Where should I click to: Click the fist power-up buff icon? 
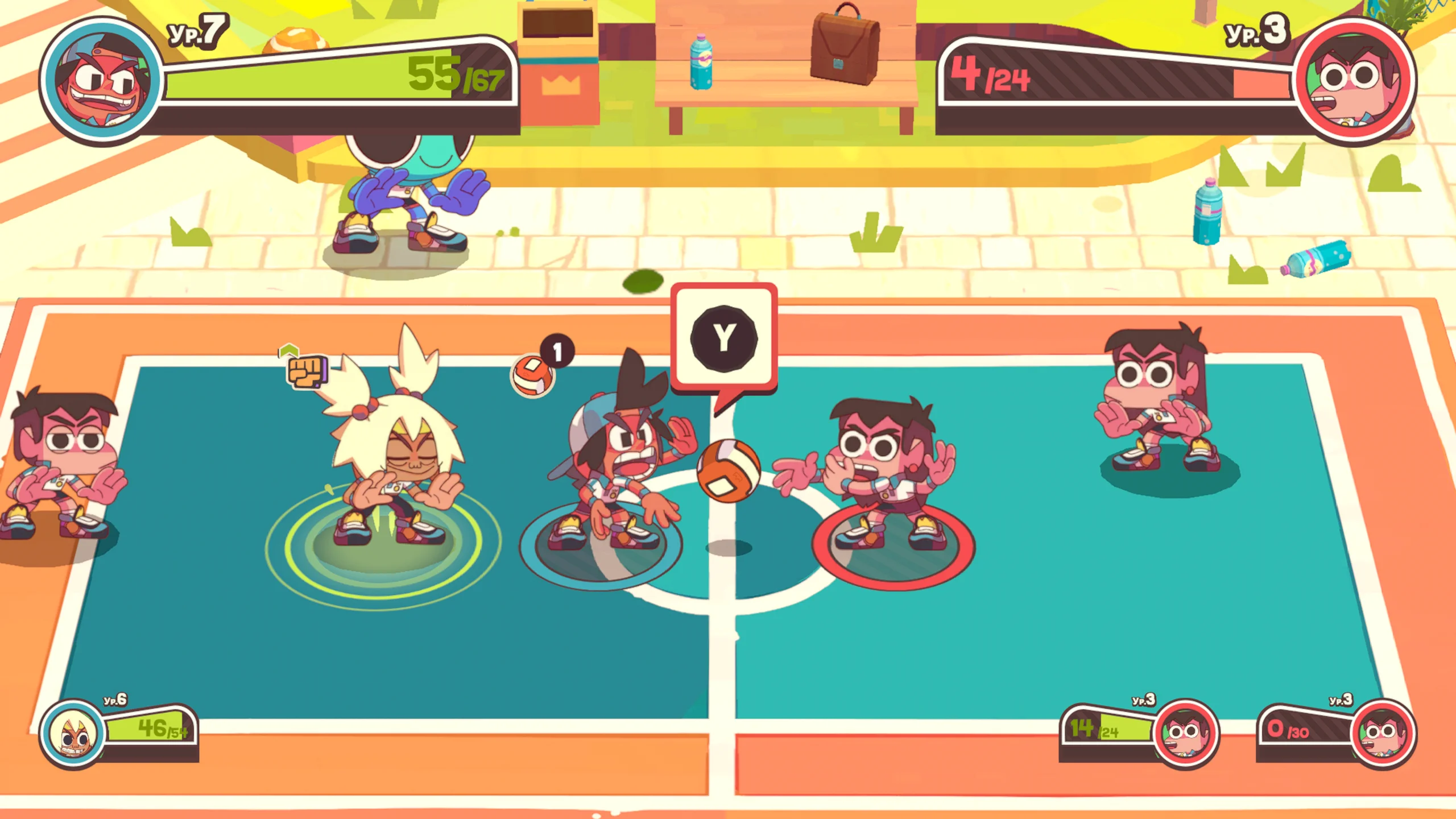point(307,371)
